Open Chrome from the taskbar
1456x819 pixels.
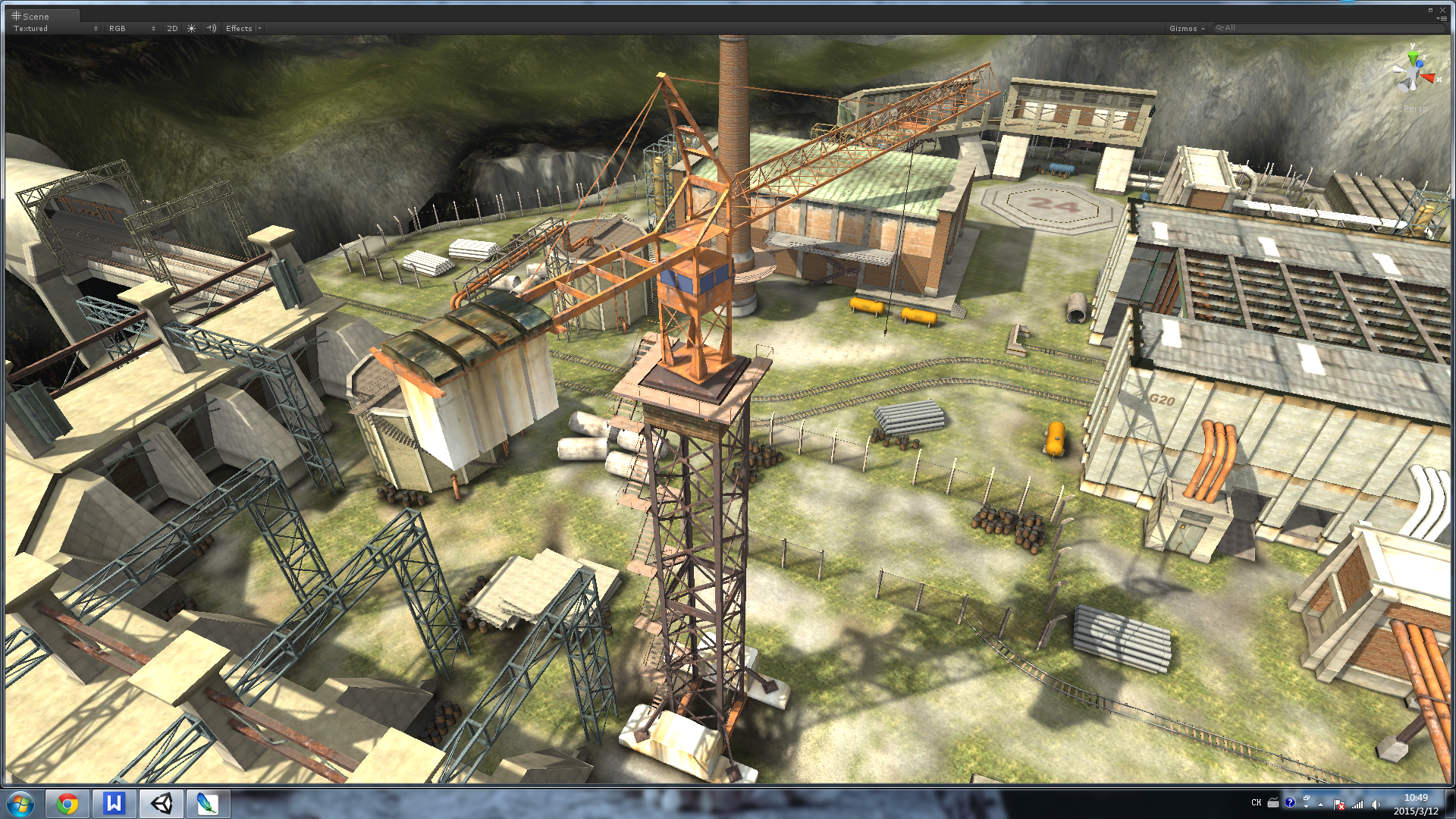67,803
